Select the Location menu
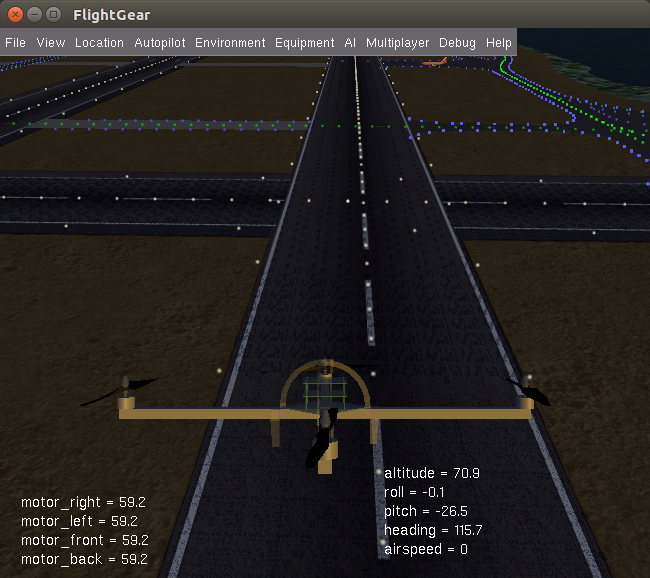 99,43
